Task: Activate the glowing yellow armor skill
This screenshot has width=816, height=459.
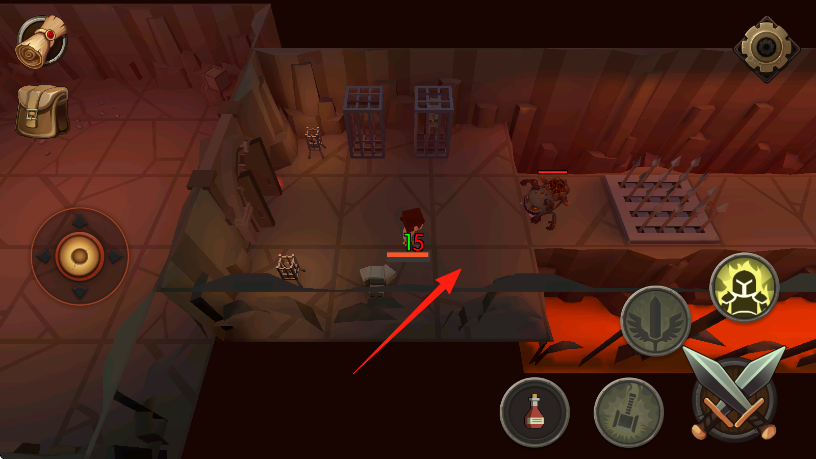Action: (x=744, y=287)
